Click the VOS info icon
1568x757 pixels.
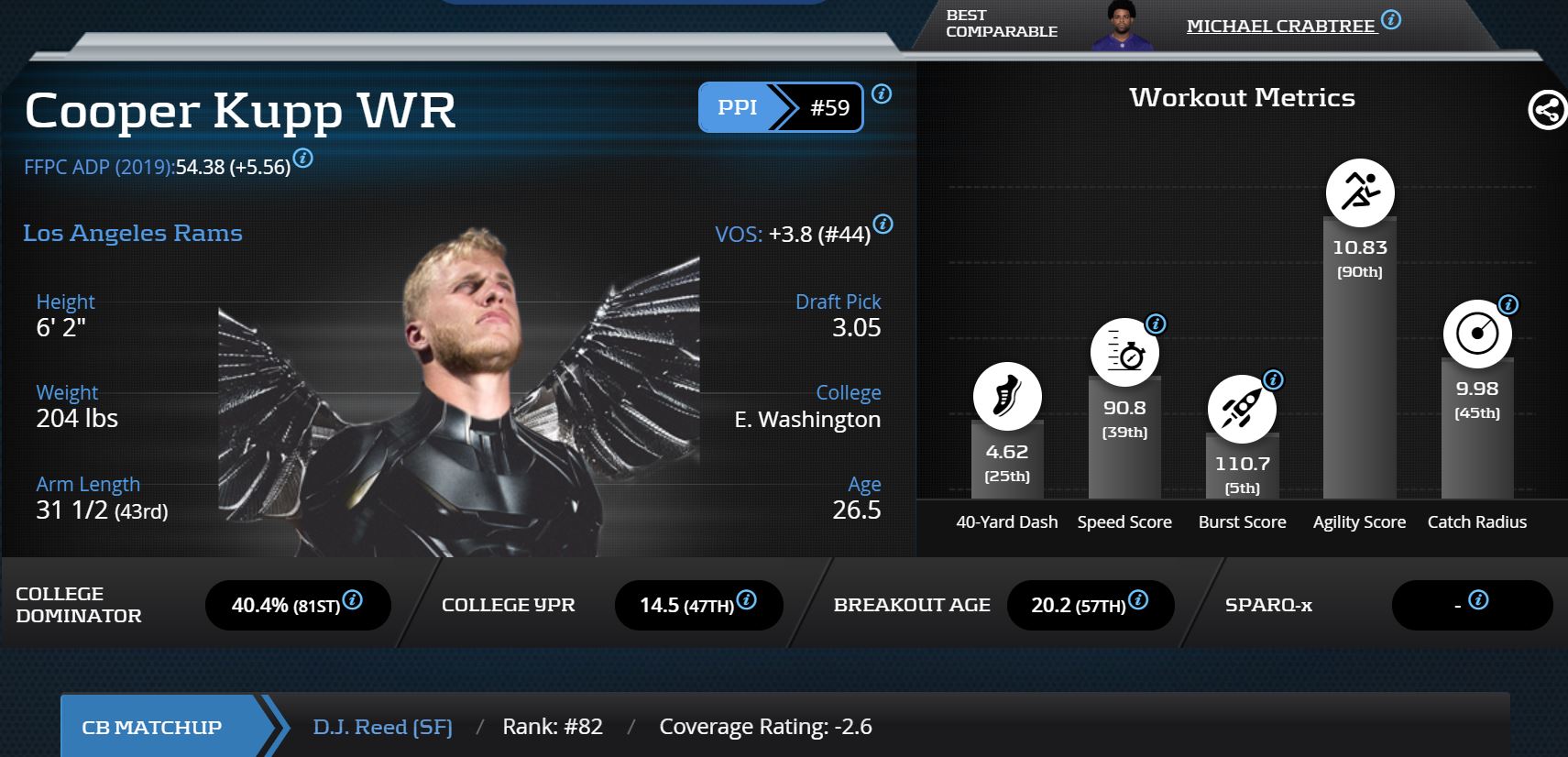883,224
